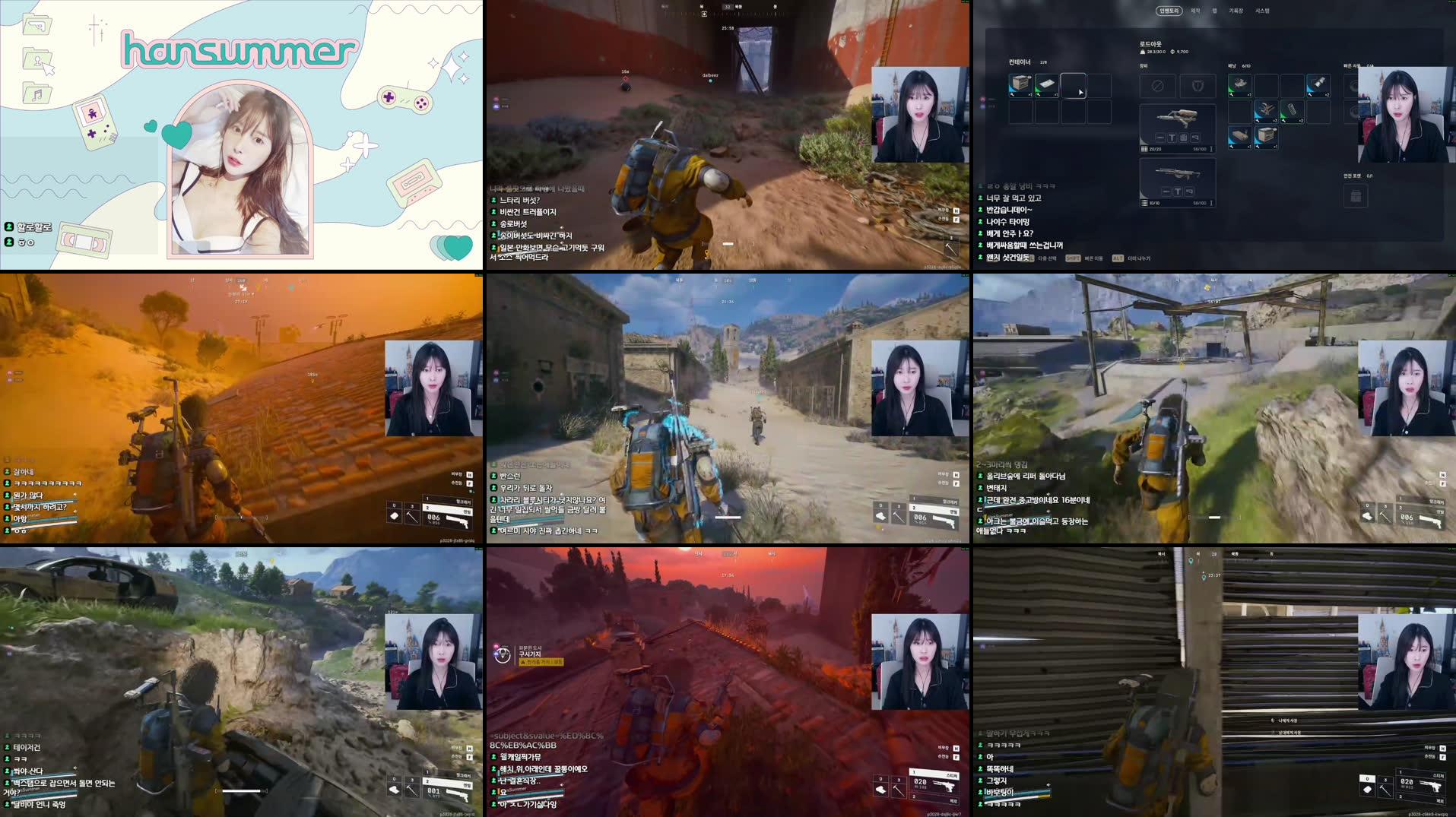The image size is (1456, 817).
Task: Open the 맵 tab
Action: pos(1215,11)
